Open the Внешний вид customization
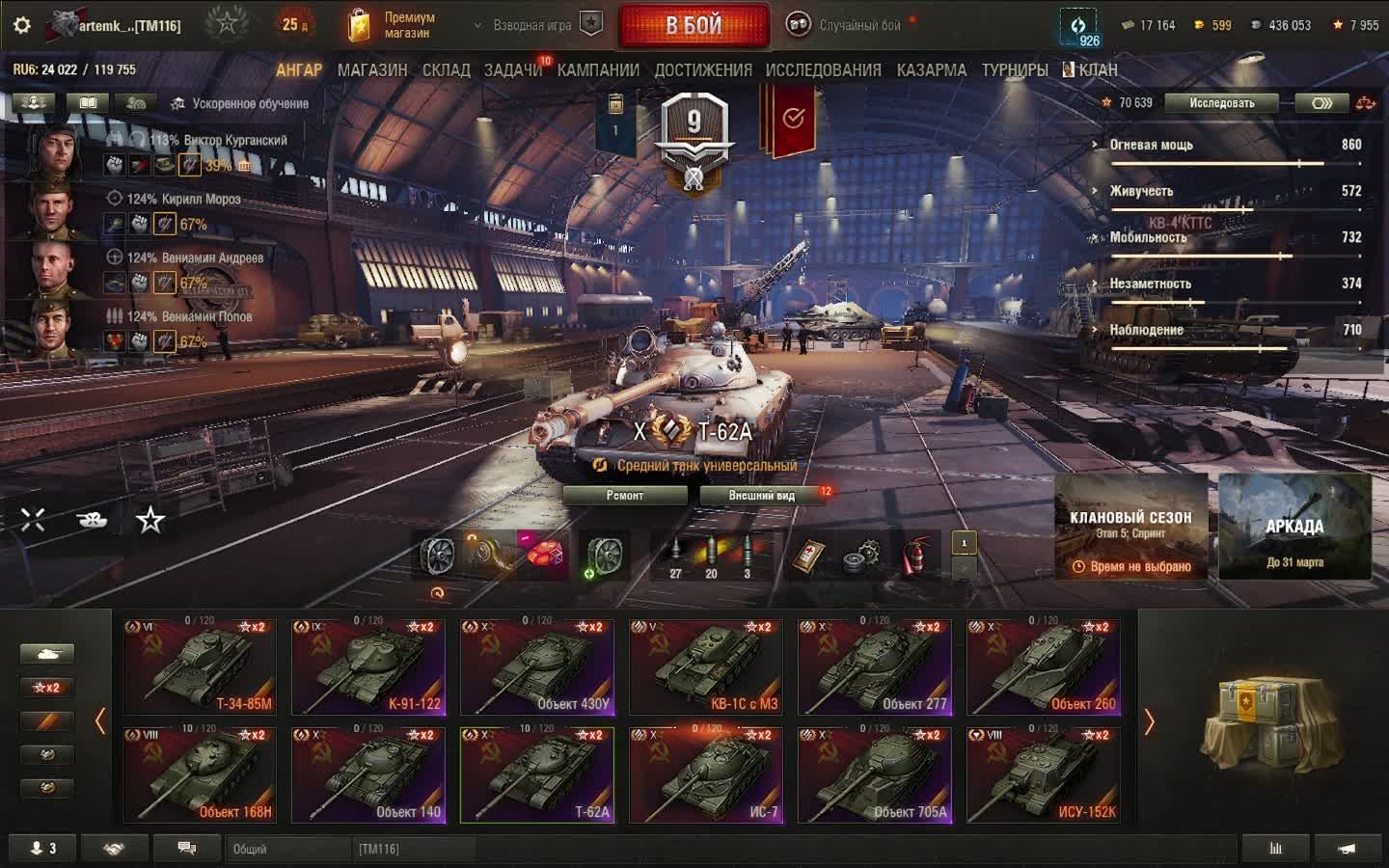Viewport: 1389px width, 868px height. (761, 496)
